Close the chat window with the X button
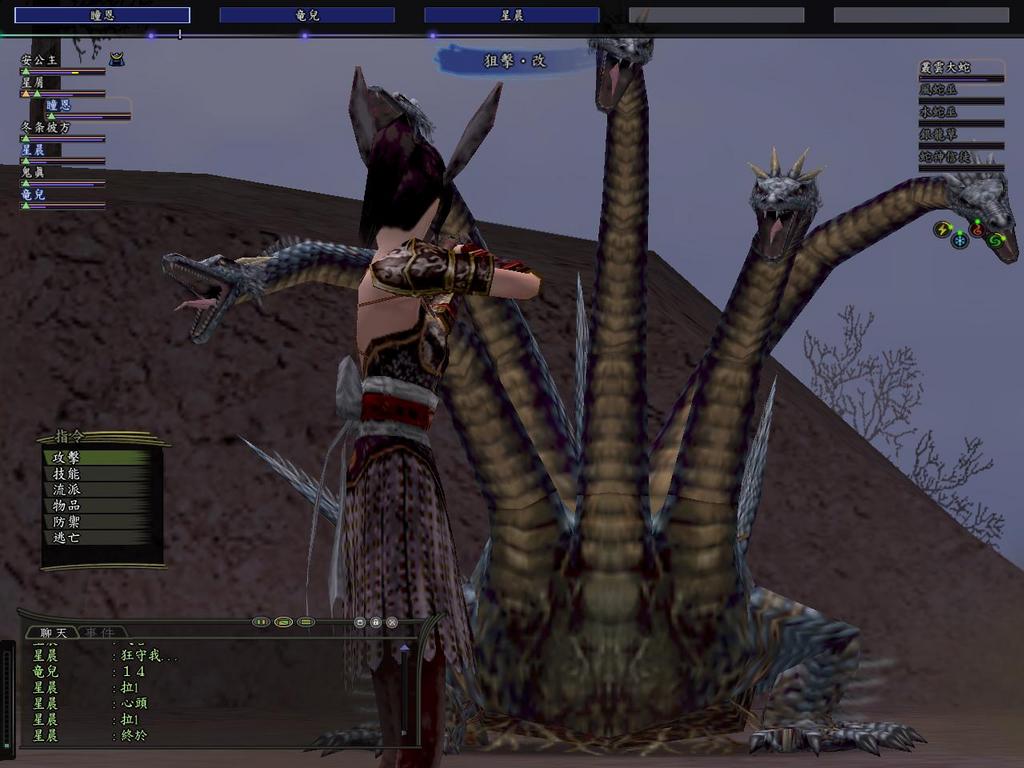The image size is (1024, 768). click(x=392, y=622)
